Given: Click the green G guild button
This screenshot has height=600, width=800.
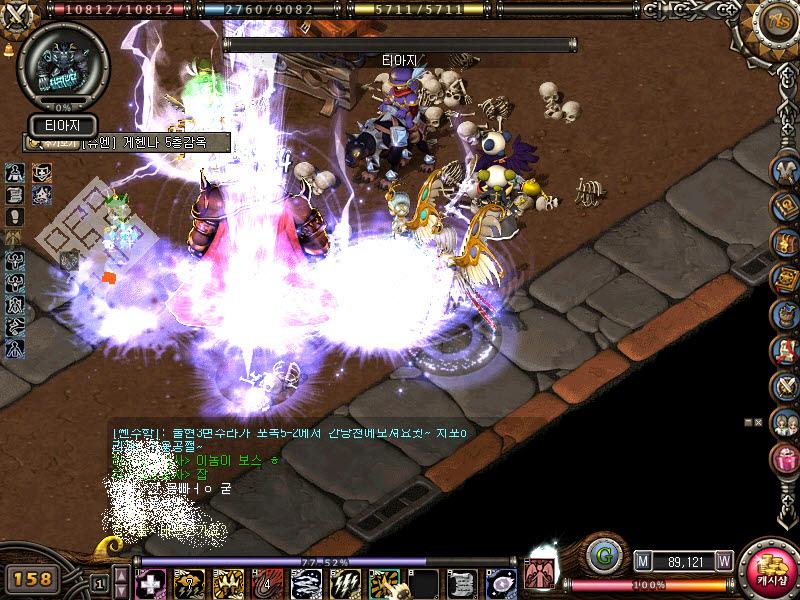Looking at the screenshot, I should point(602,554).
